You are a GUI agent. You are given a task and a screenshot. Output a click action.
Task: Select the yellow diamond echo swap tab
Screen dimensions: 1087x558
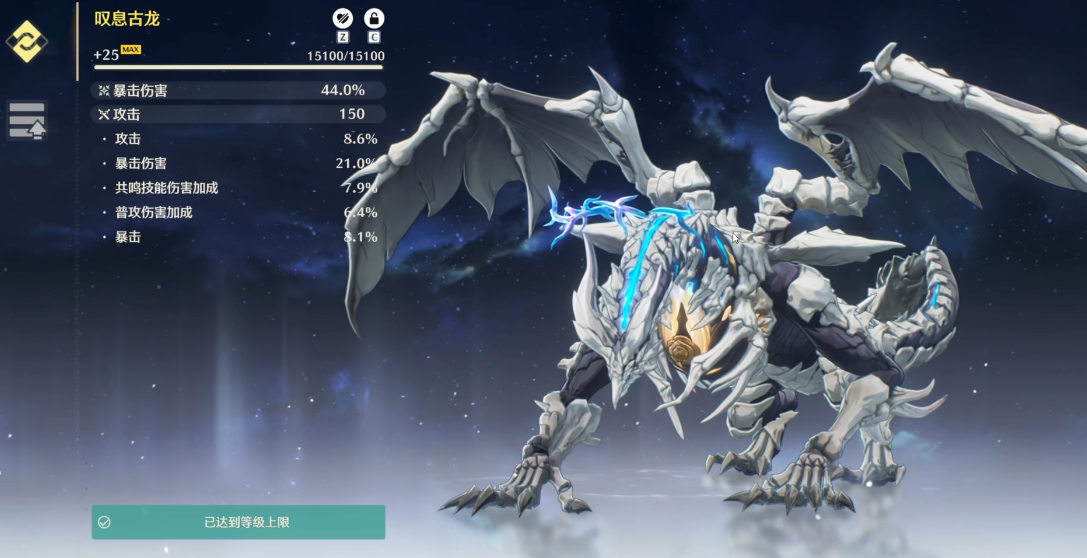pyautogui.click(x=26, y=42)
